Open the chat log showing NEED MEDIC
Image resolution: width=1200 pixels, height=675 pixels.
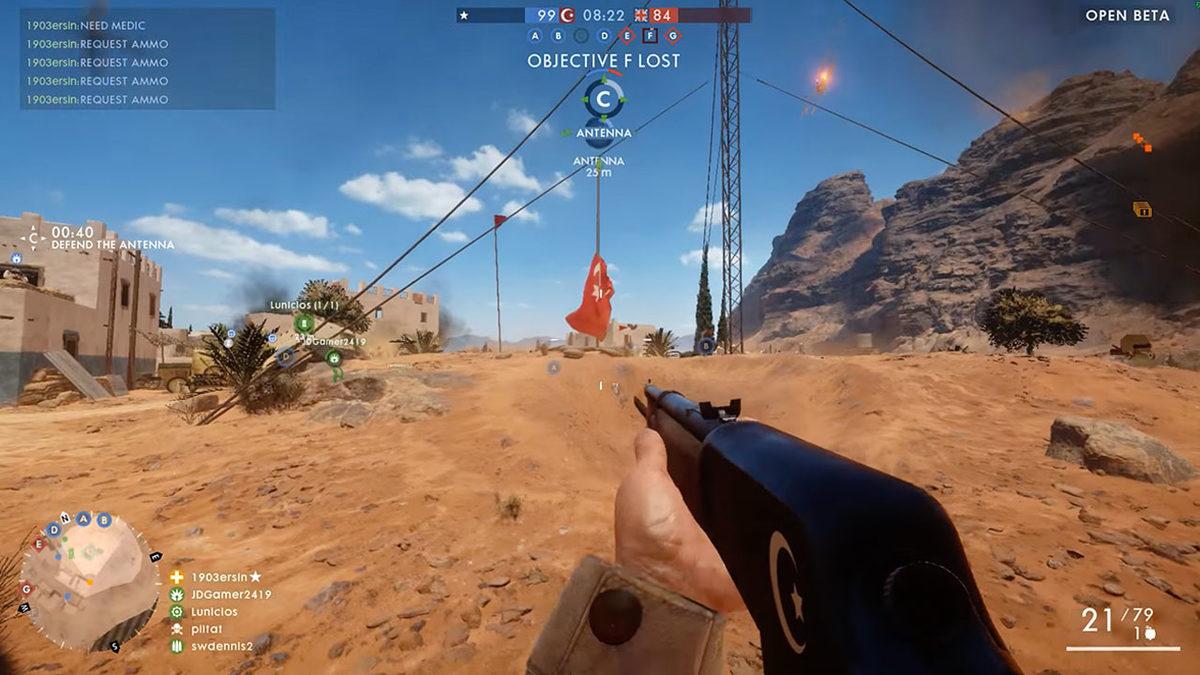point(147,58)
